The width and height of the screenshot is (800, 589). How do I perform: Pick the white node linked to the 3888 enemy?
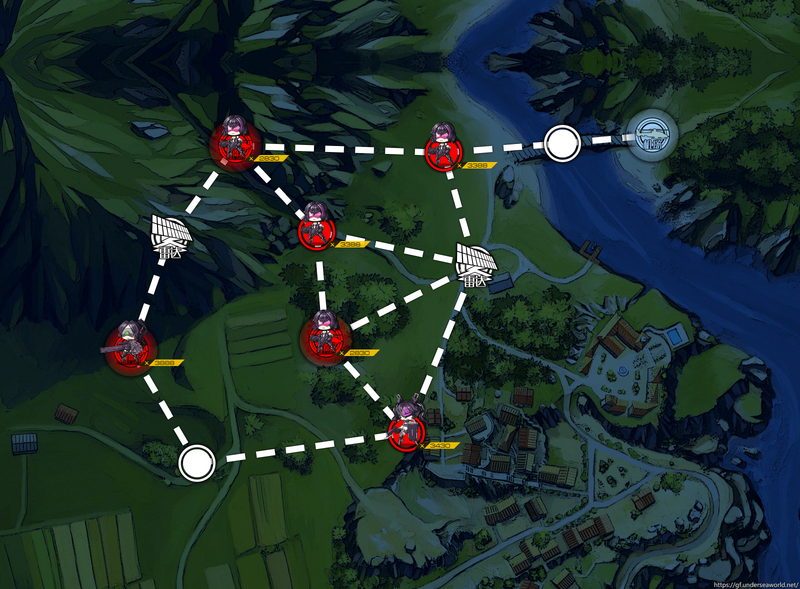coord(196,462)
